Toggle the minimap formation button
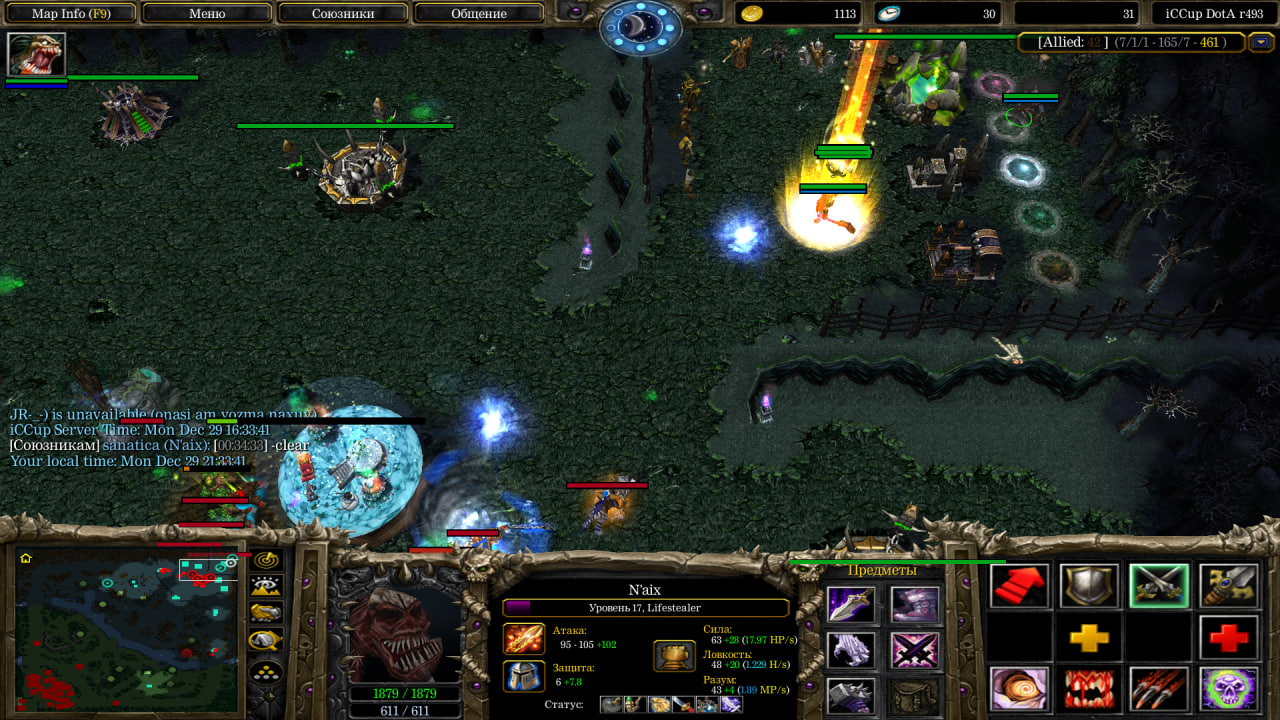The width and height of the screenshot is (1280, 720). point(266,671)
